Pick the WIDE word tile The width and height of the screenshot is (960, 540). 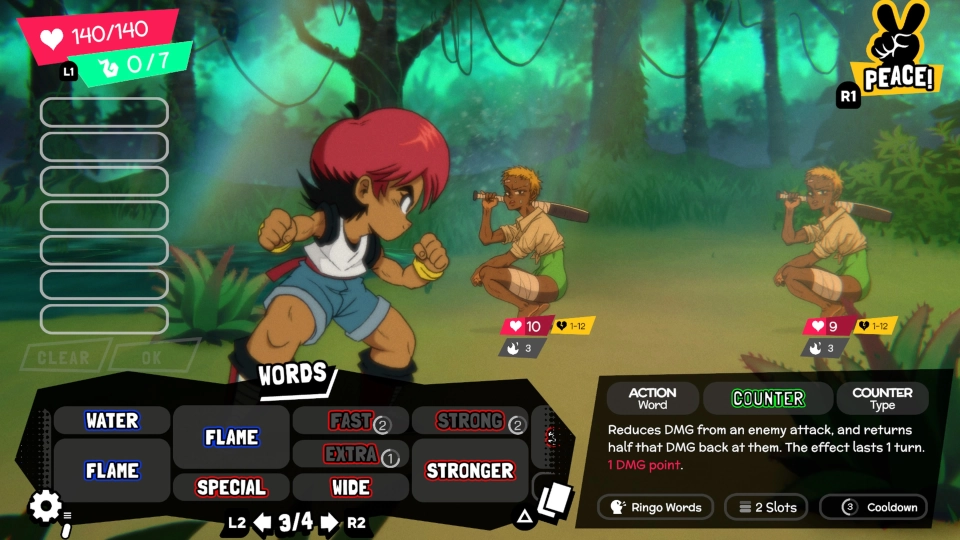pos(350,487)
